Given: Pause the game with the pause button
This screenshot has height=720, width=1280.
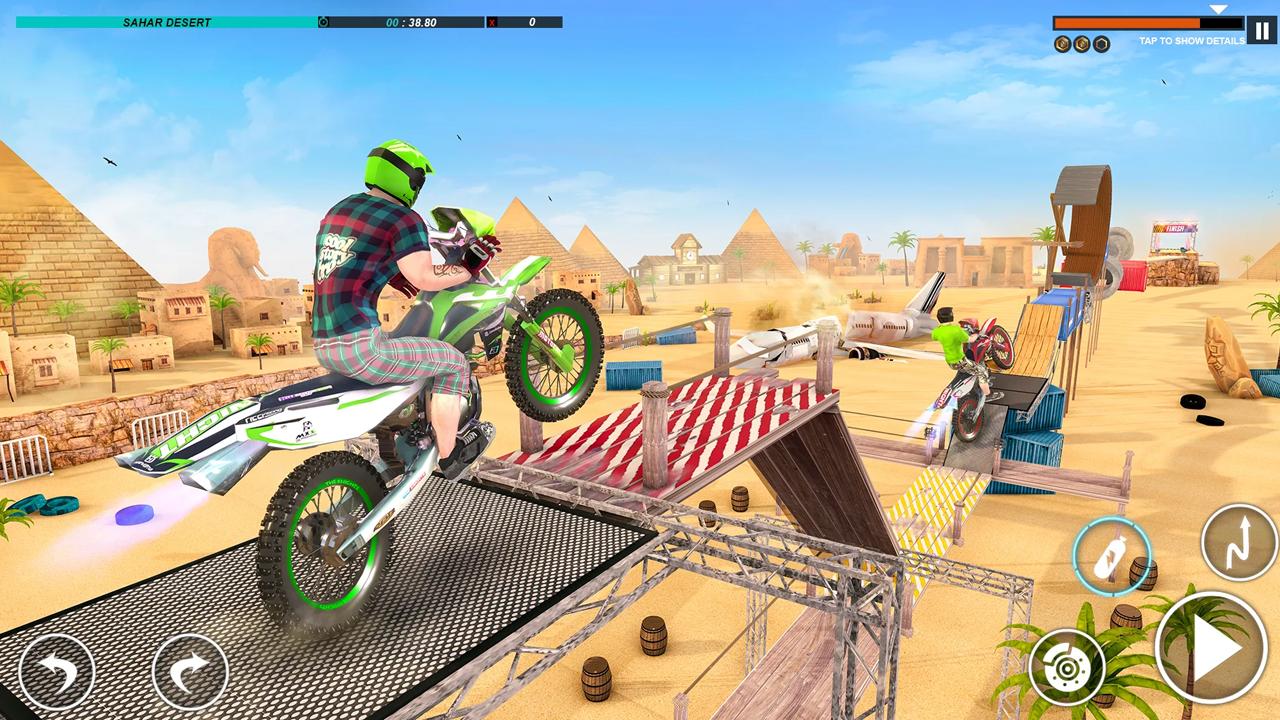Looking at the screenshot, I should (1260, 29).
